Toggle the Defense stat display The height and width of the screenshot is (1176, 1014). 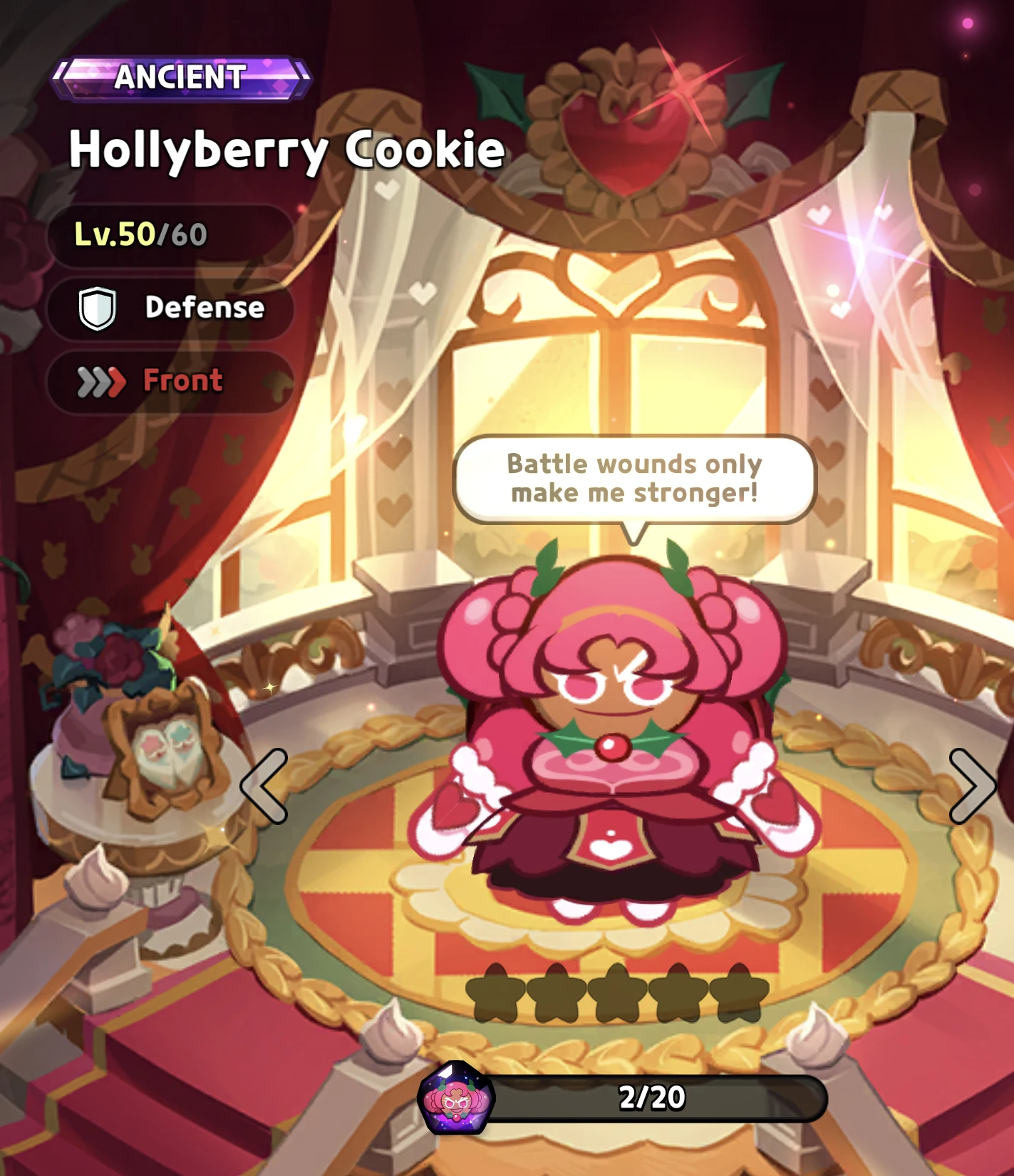coord(171,307)
